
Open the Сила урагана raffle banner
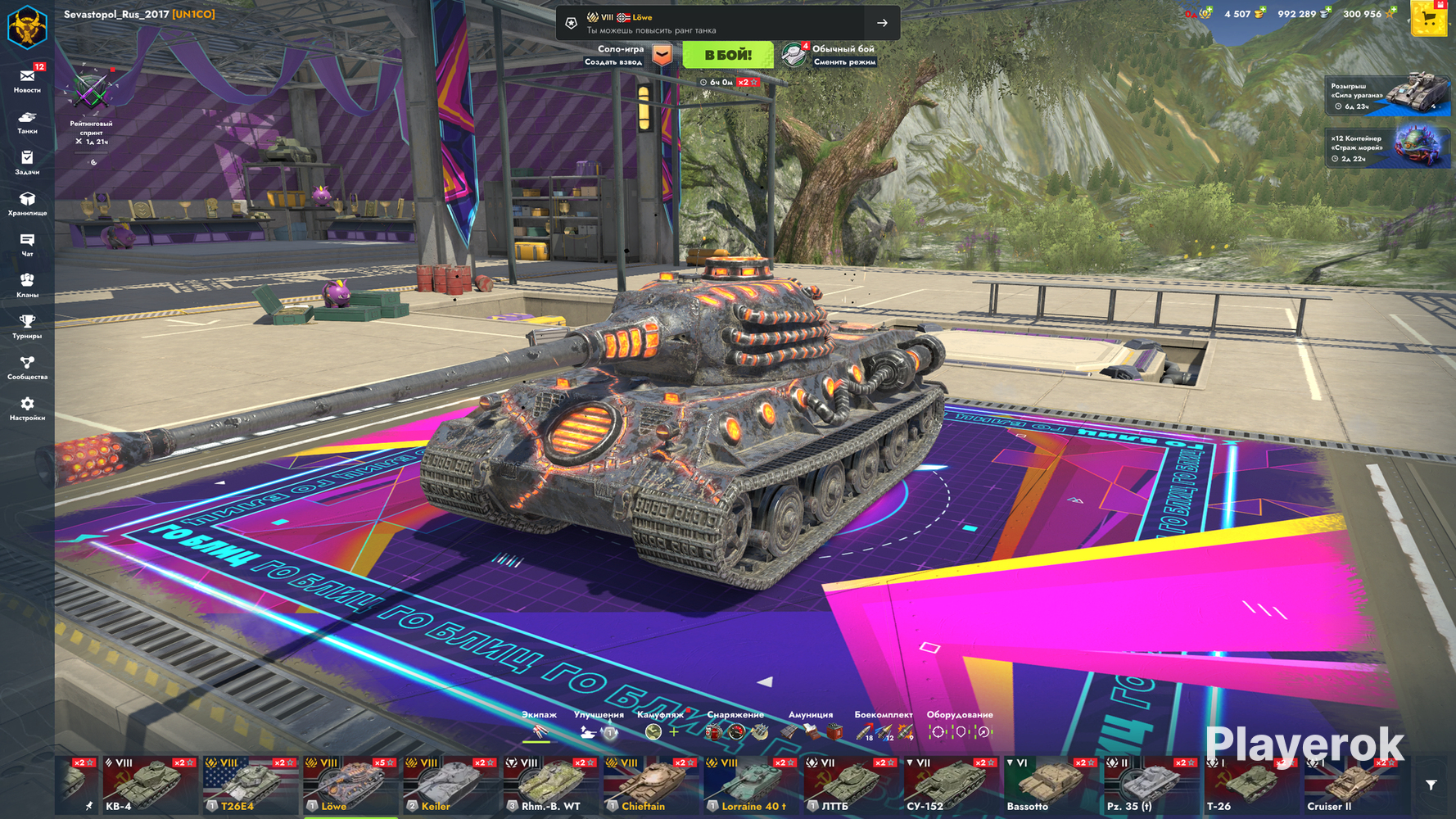pyautogui.click(x=1386, y=95)
